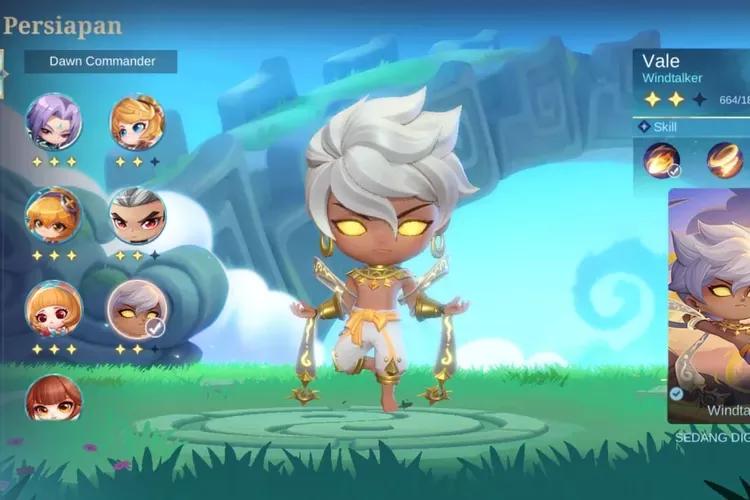Image resolution: width=750 pixels, height=500 pixels.
Task: Pick the orange-haired commander with star hairpin
Action: coord(54,215)
